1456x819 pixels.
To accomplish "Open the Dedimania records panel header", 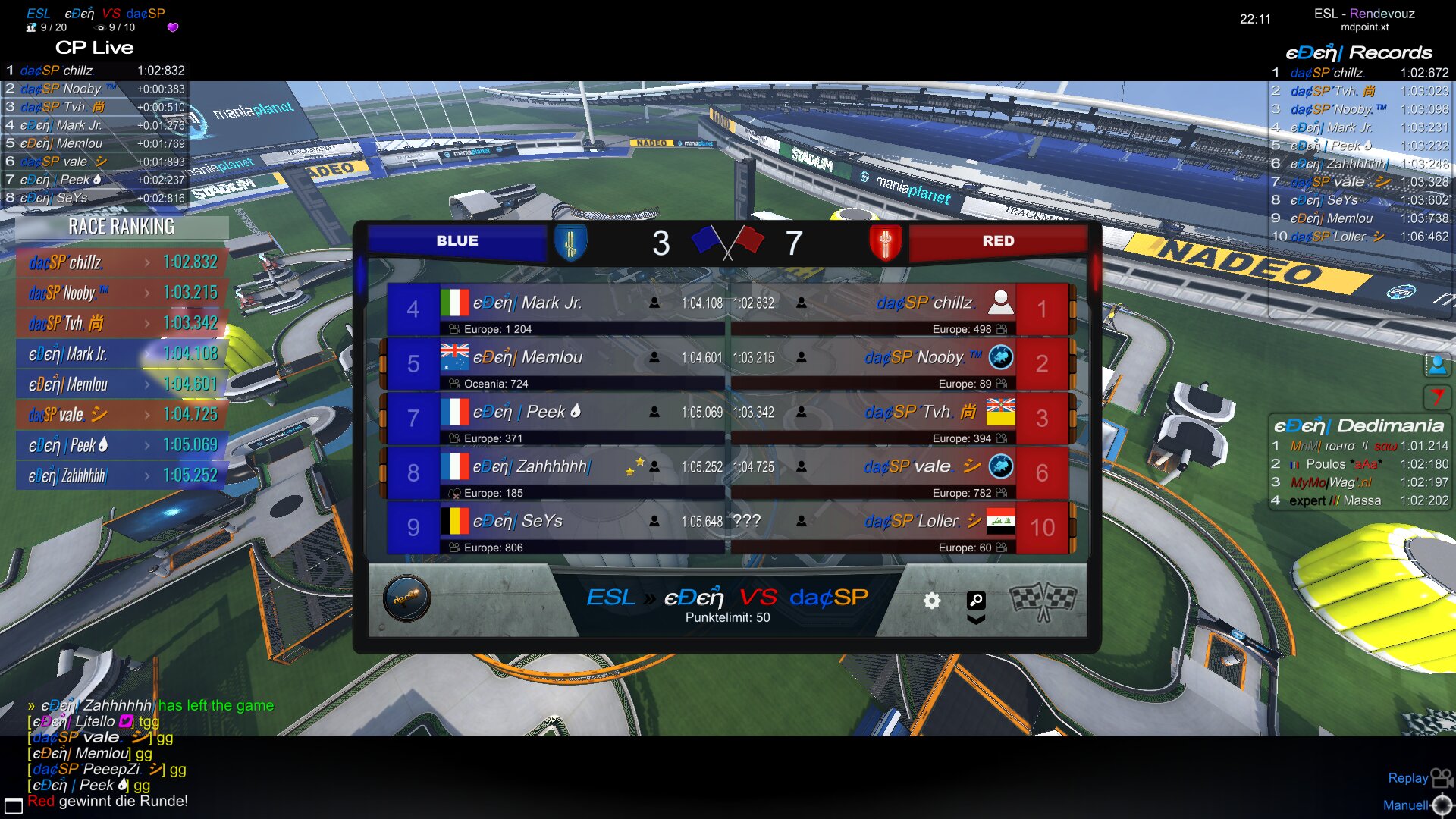I will point(1358,425).
